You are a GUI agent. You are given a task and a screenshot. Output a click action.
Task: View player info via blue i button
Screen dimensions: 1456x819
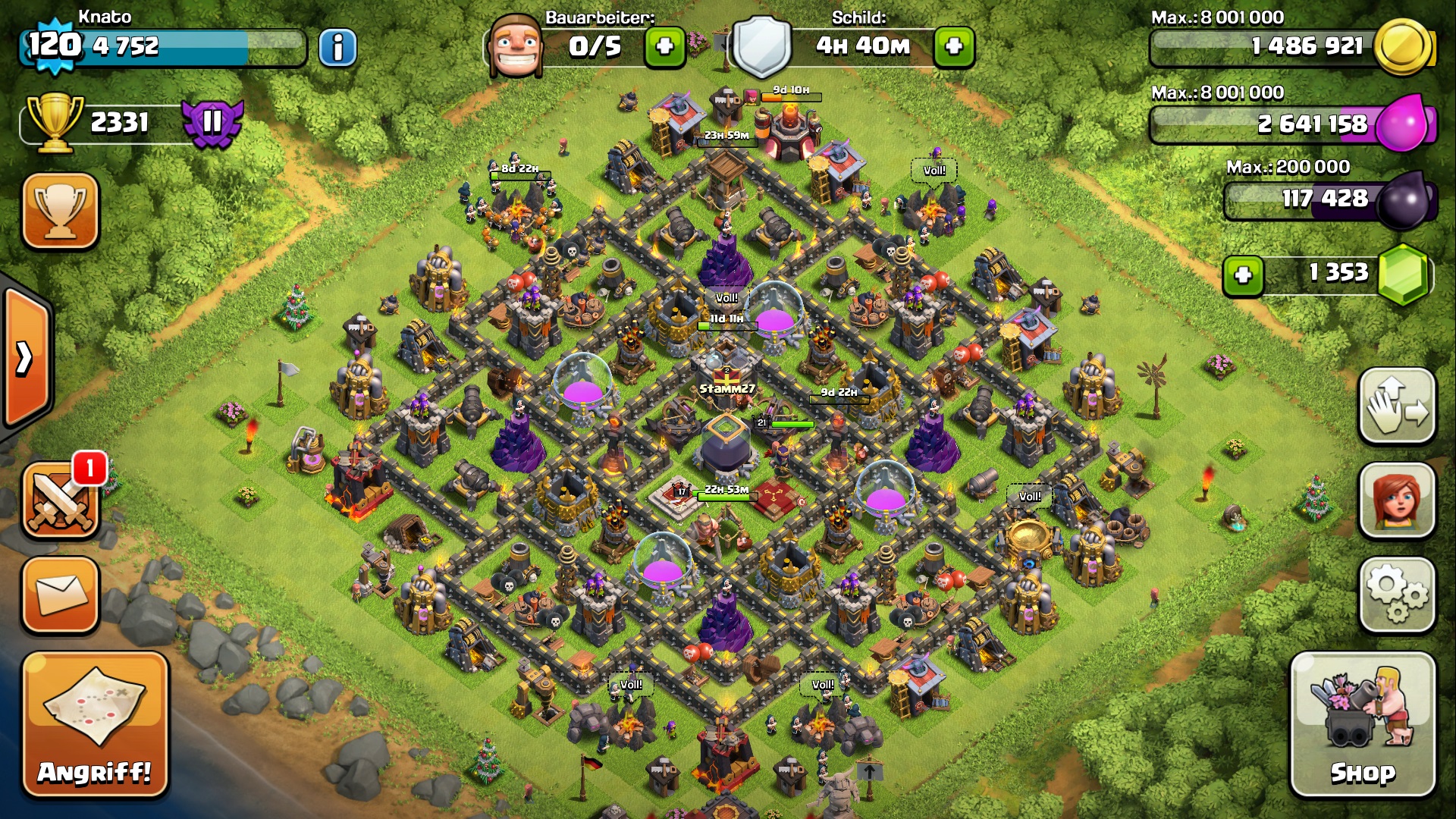(x=337, y=47)
